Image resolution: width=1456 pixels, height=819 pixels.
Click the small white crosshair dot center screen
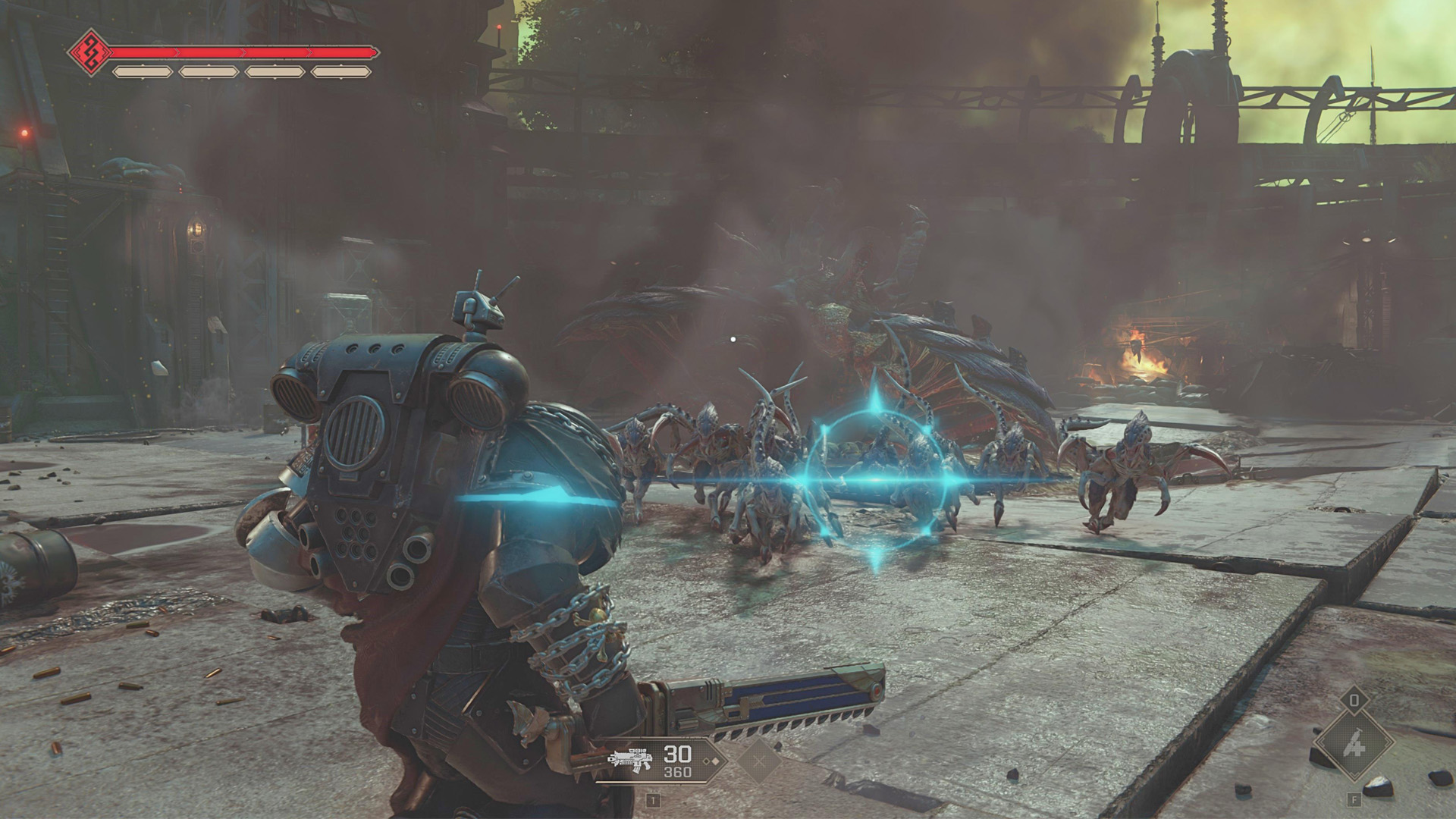pos(732,339)
